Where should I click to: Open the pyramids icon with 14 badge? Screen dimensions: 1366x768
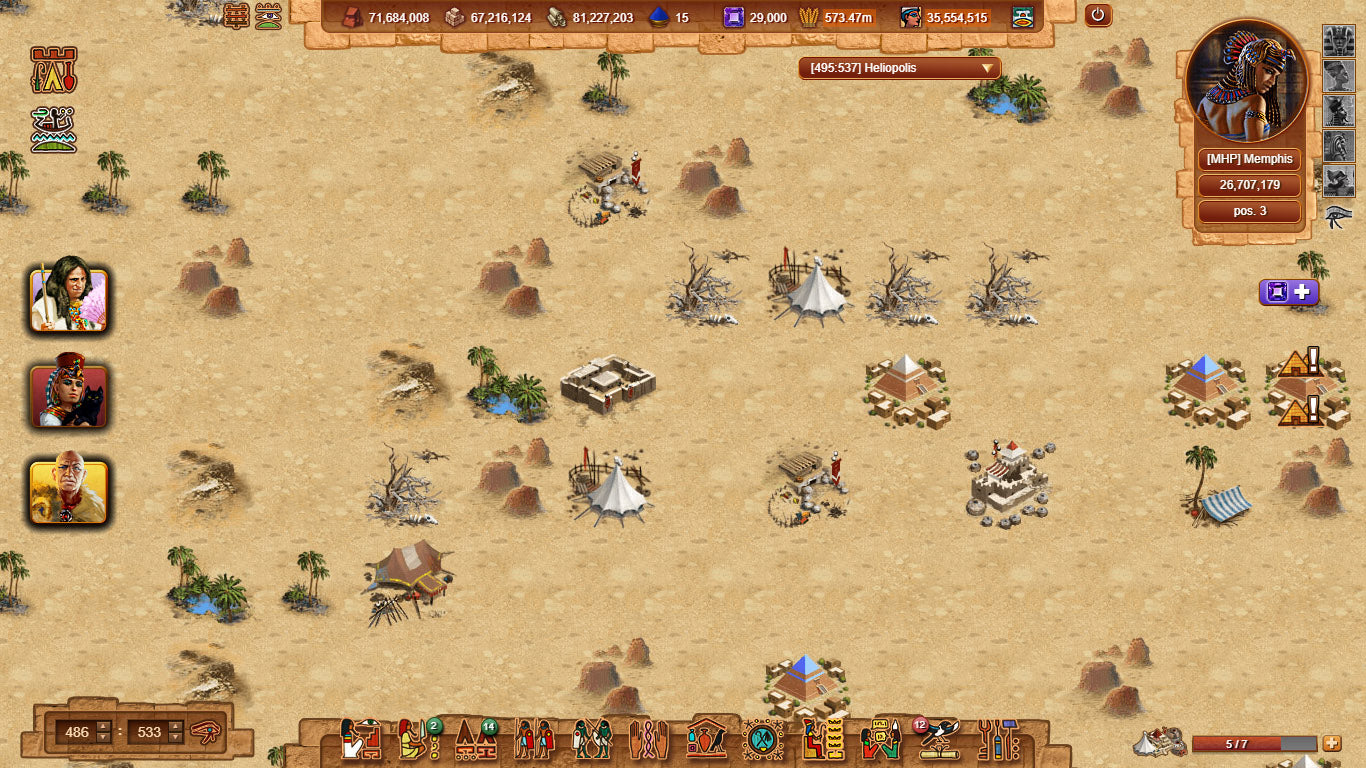click(x=475, y=740)
